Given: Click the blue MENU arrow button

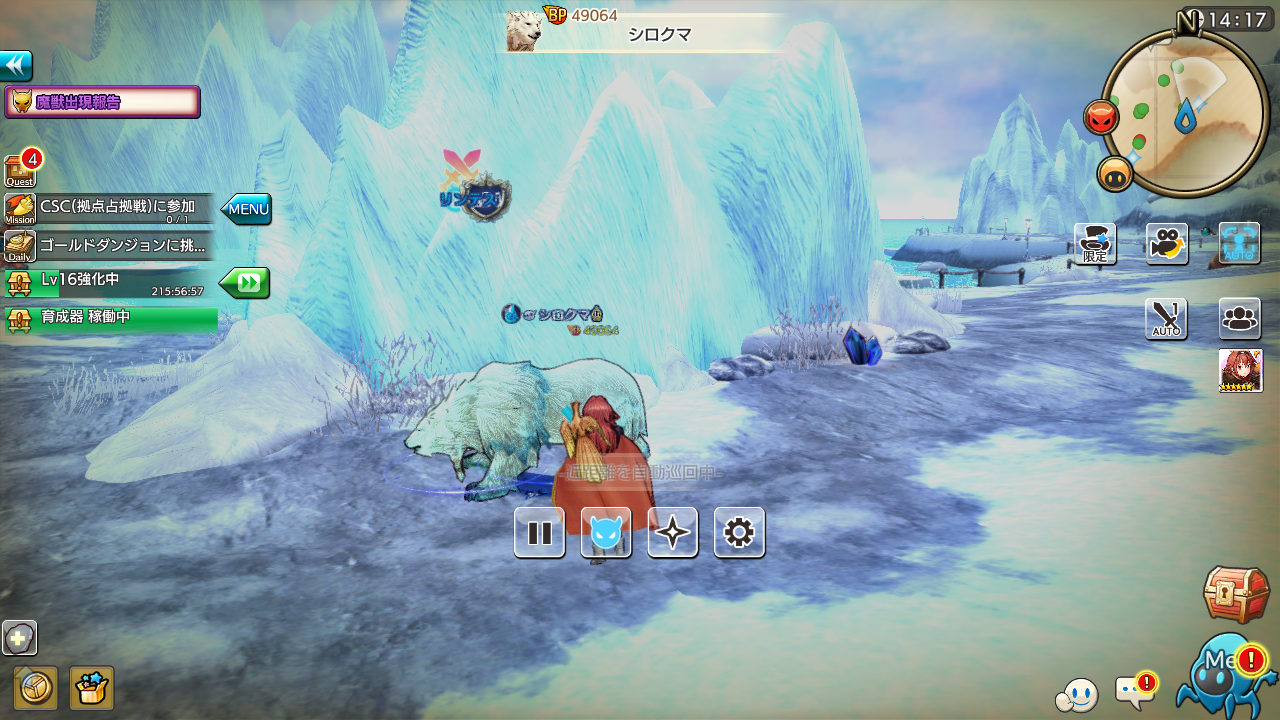Looking at the screenshot, I should click(246, 209).
